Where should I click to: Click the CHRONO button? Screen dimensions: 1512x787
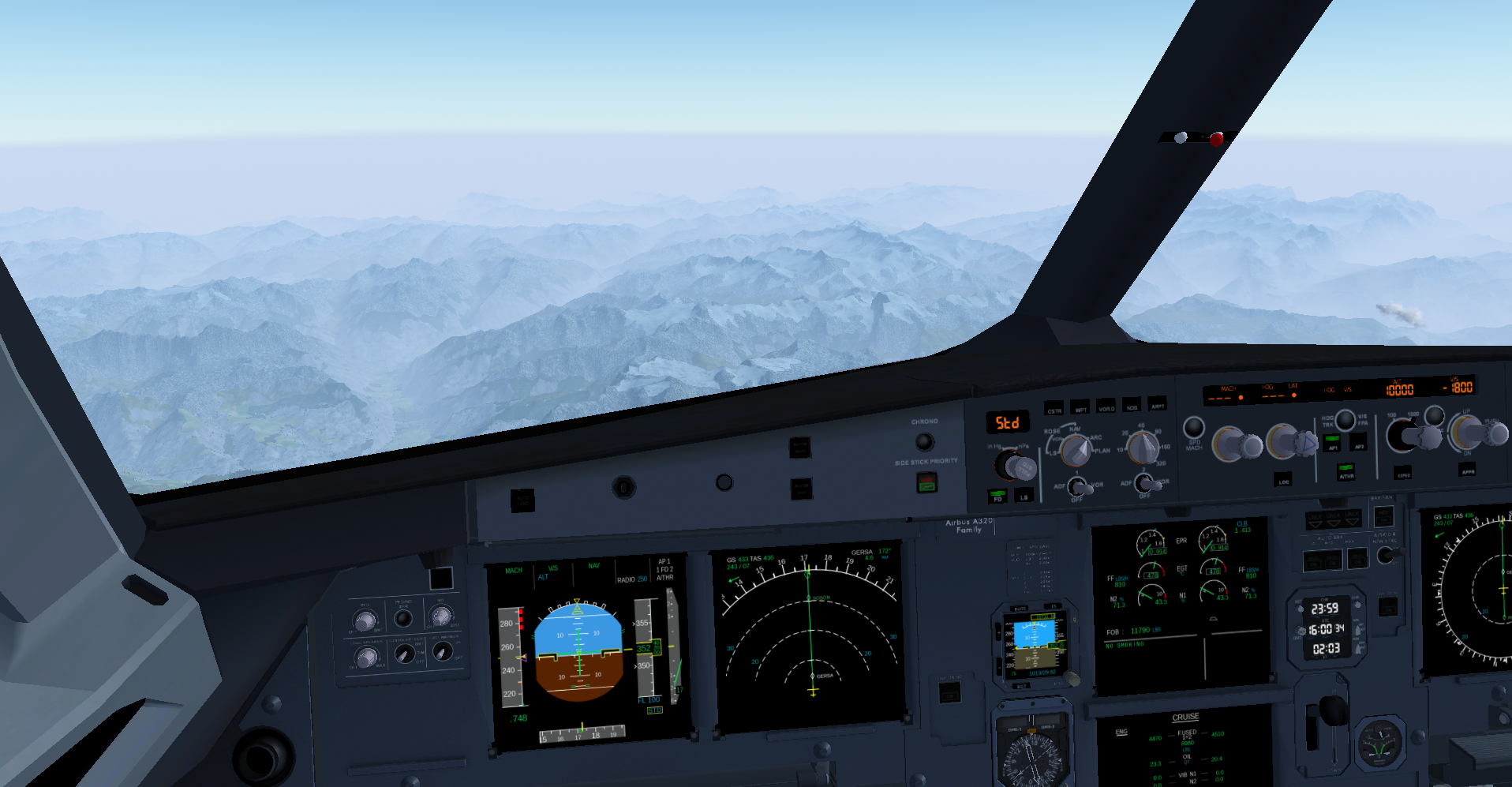point(924,441)
